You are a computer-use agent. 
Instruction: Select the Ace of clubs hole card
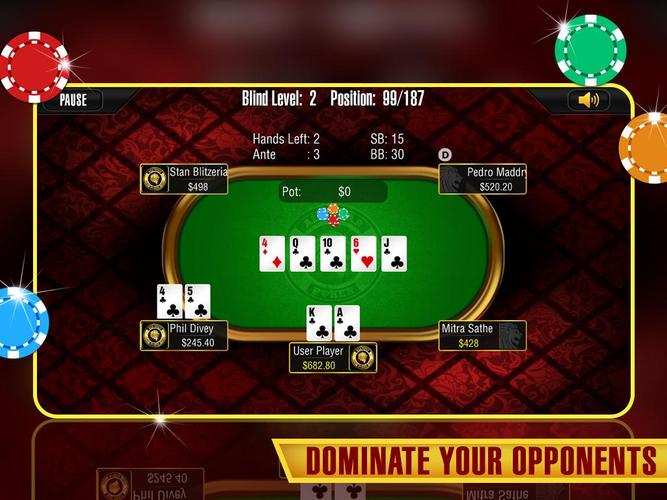point(347,322)
